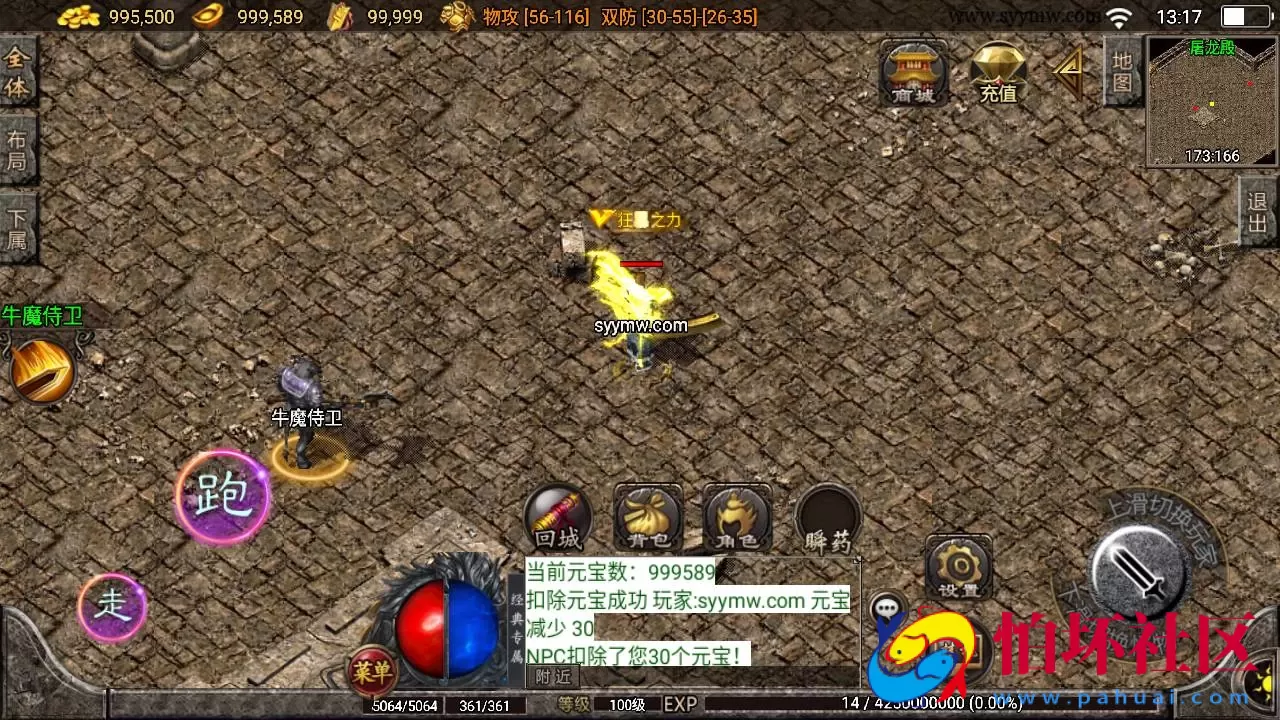Open the 设置 settings gear icon

958,565
